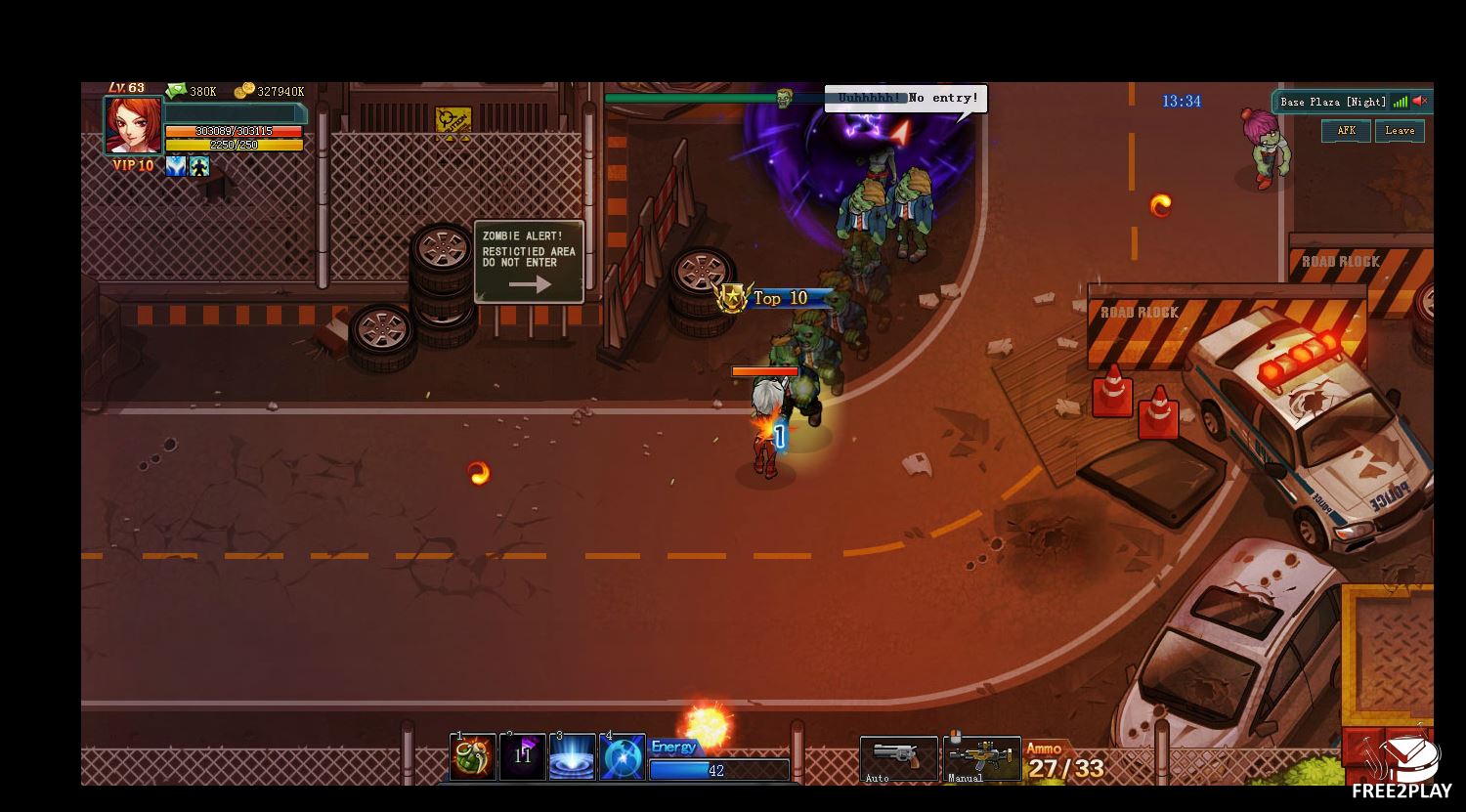Click the AFK button
Viewport: 1466px width, 812px height.
1346,131
